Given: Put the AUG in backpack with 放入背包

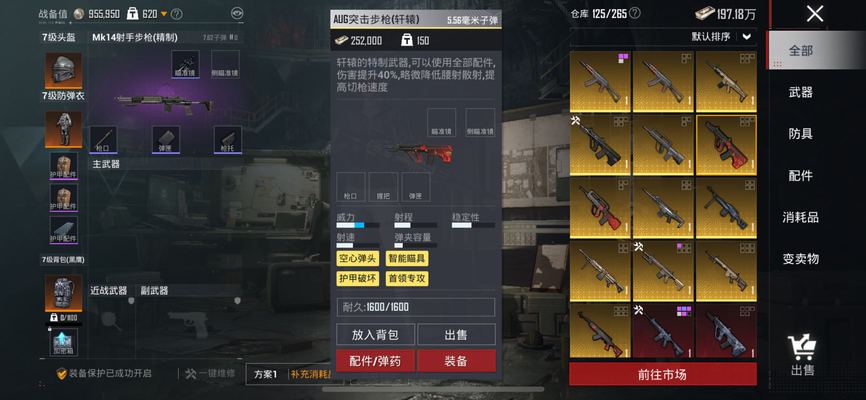Looking at the screenshot, I should coord(375,335).
